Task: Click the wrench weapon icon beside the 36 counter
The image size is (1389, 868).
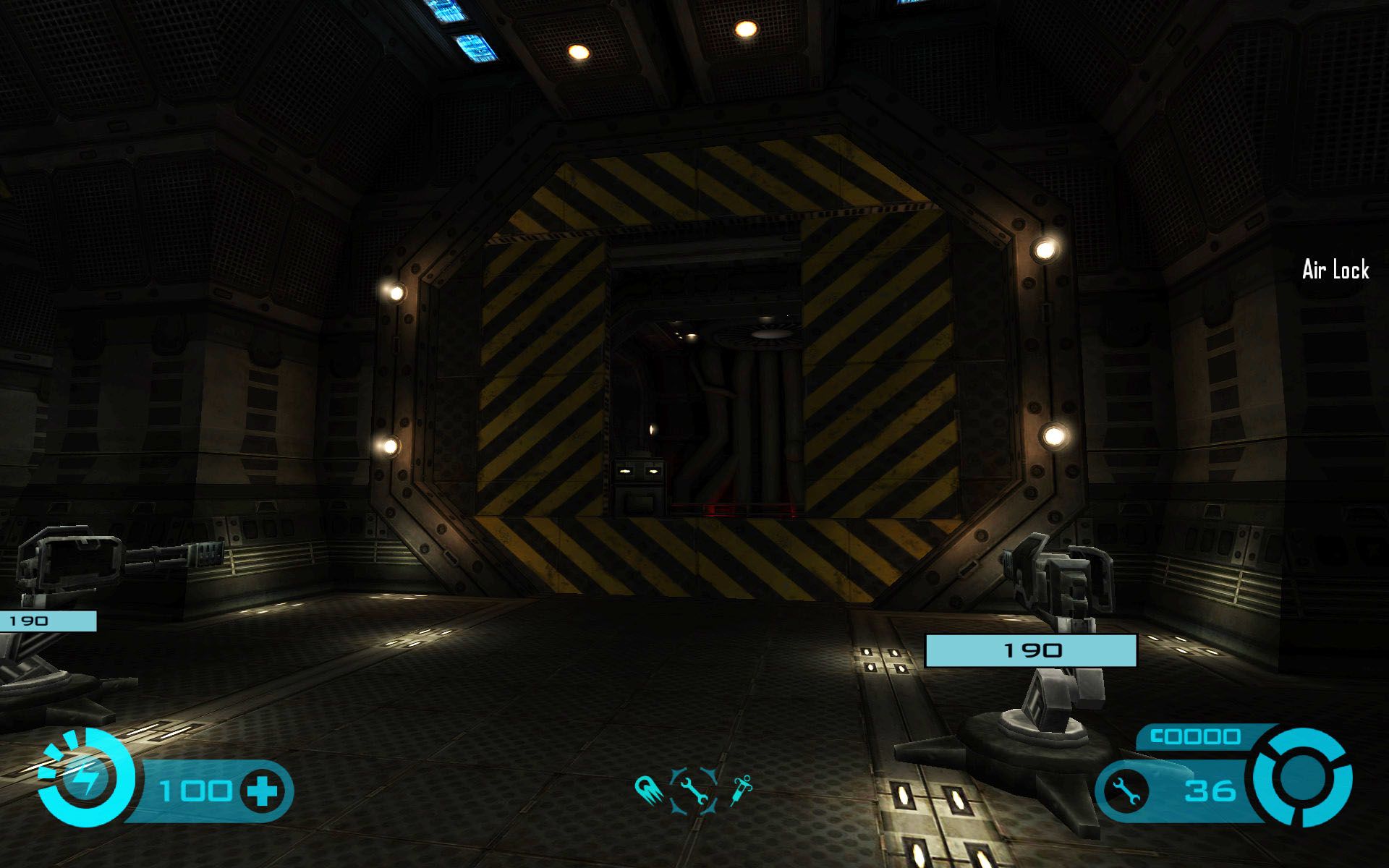Action: tap(1126, 791)
